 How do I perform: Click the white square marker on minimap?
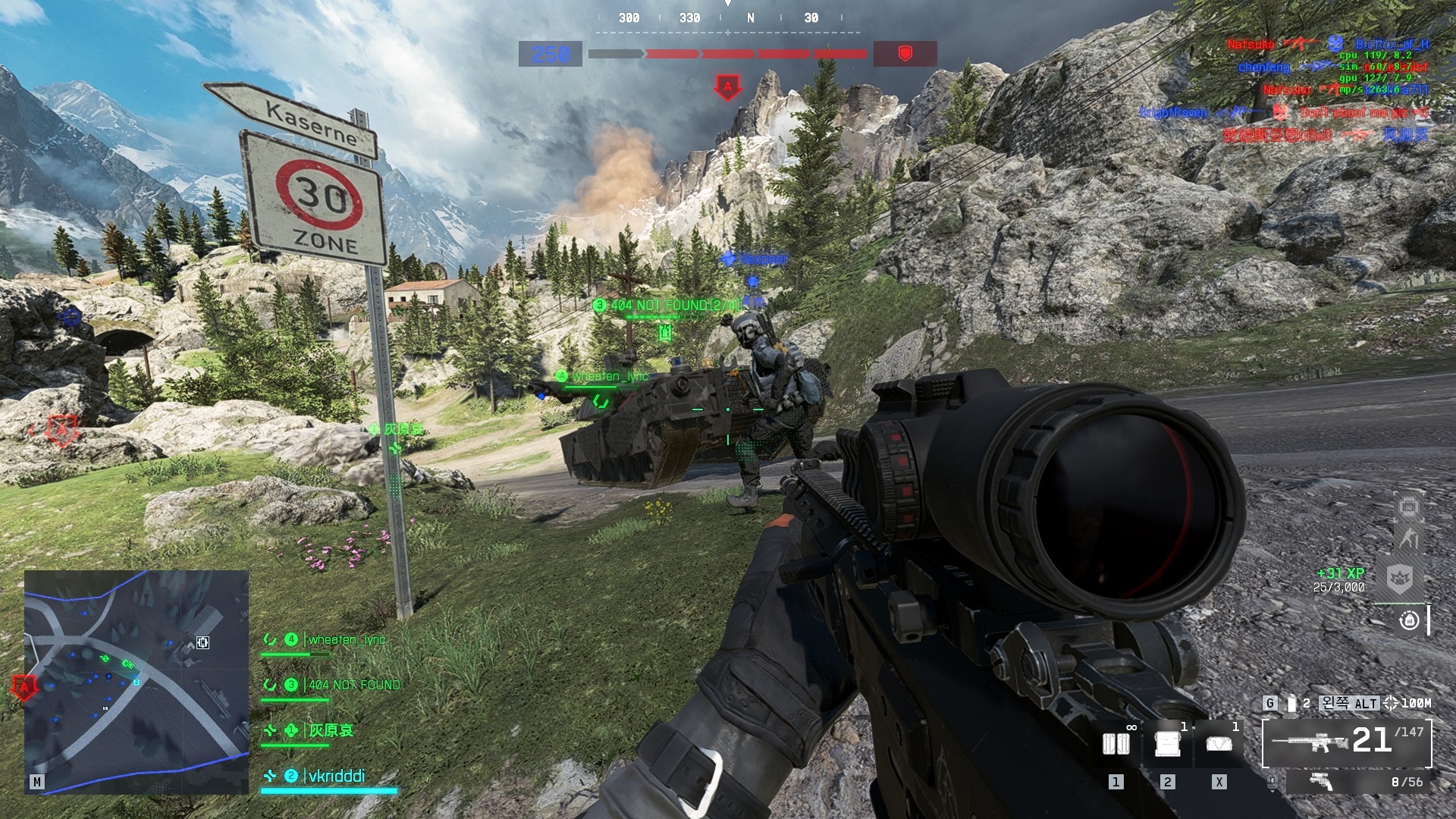(202, 642)
